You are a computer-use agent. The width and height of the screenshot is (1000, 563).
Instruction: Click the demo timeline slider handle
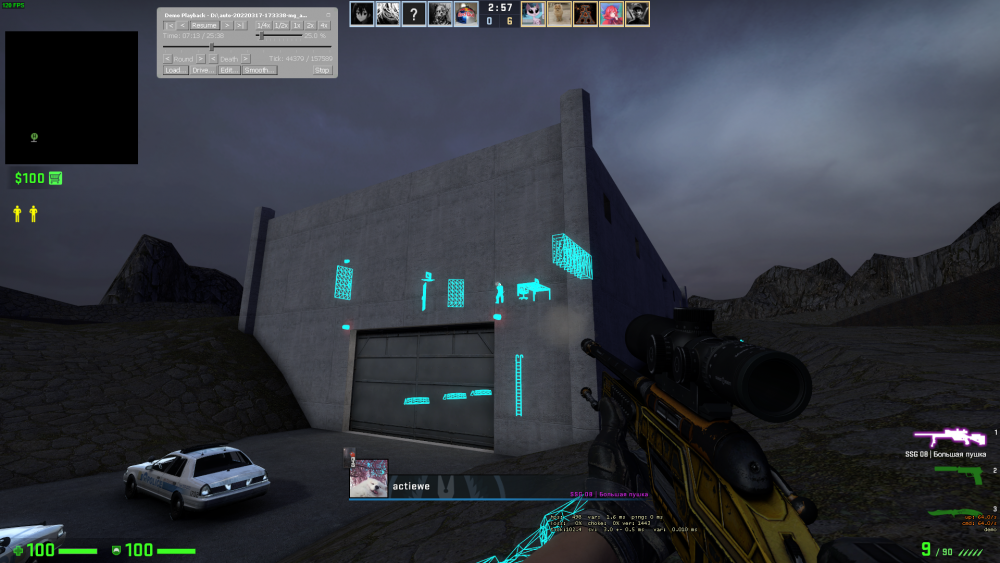tap(211, 47)
